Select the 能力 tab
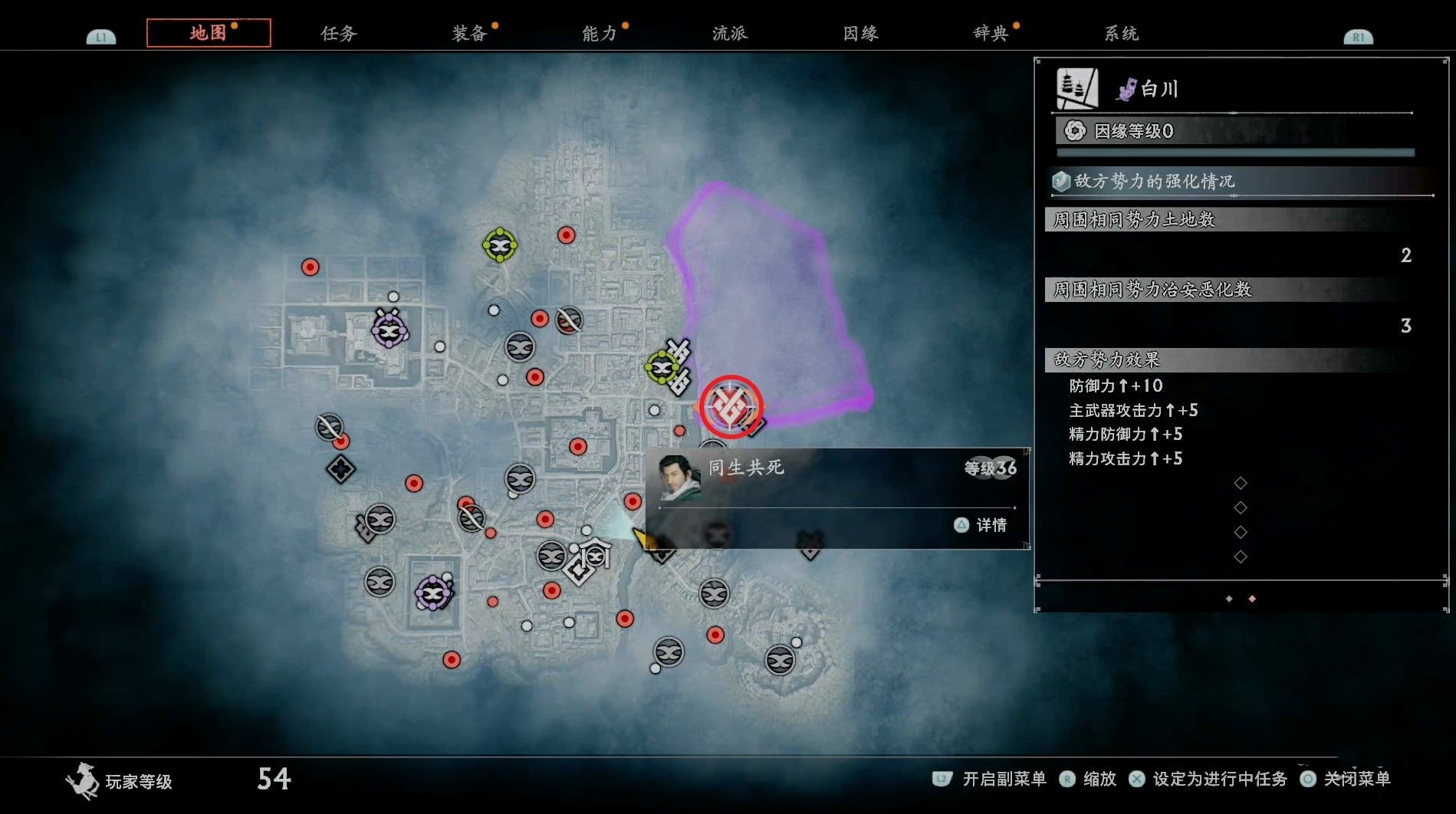The image size is (1456, 814). coord(600,33)
